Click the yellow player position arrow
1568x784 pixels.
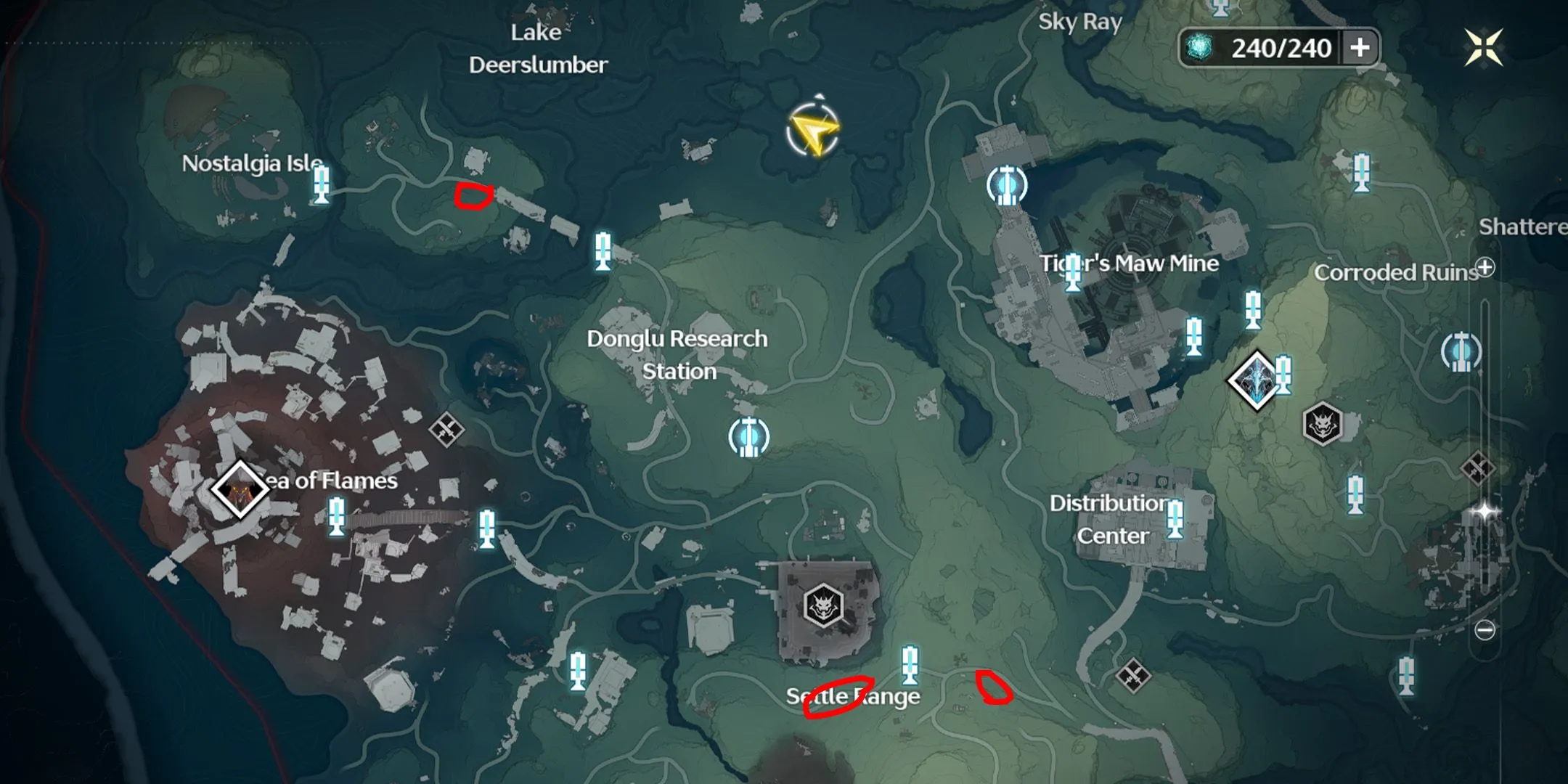[x=813, y=131]
